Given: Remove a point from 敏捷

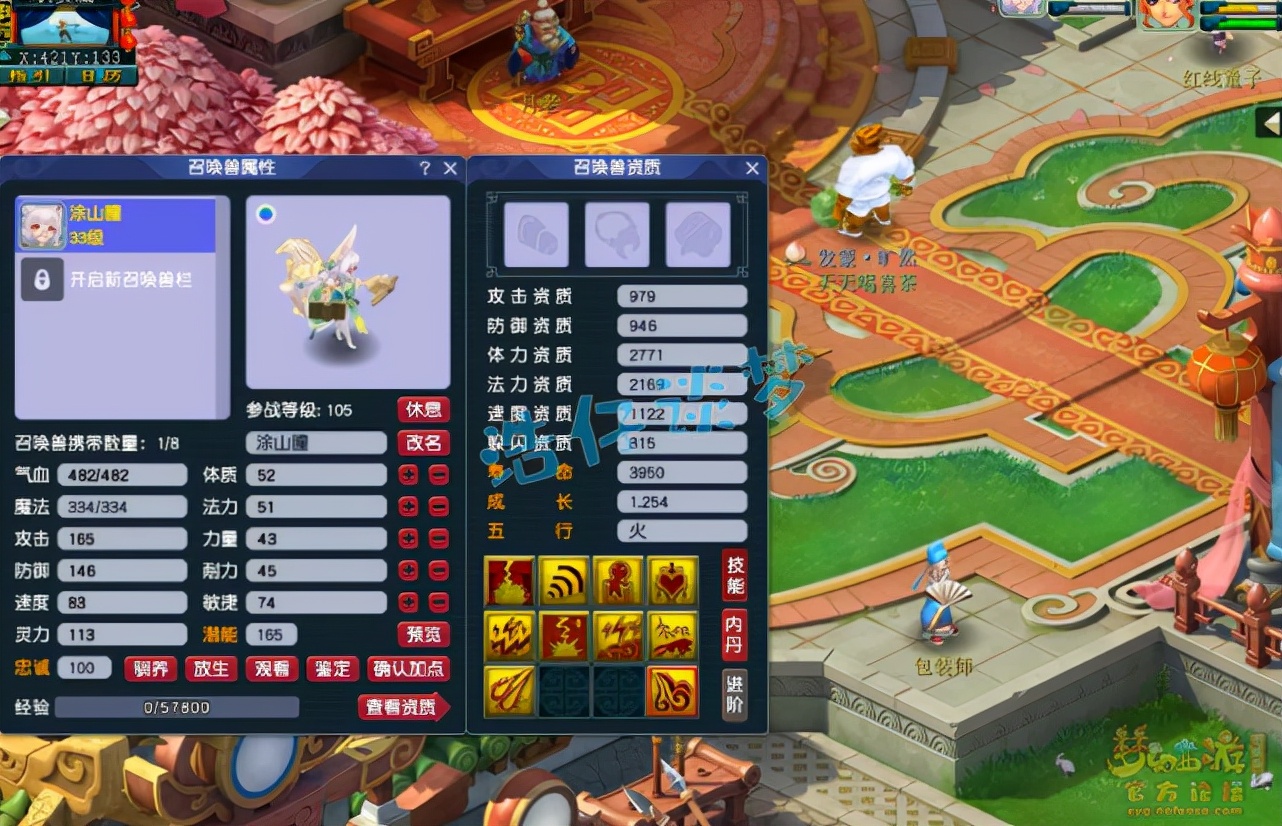Looking at the screenshot, I should pyautogui.click(x=439, y=603).
